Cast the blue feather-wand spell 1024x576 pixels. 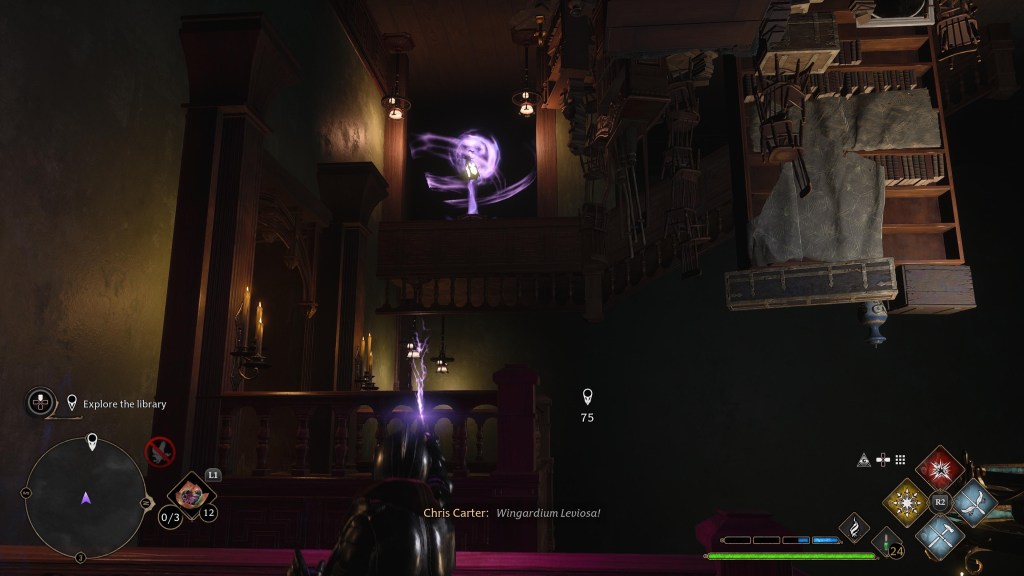tap(972, 502)
